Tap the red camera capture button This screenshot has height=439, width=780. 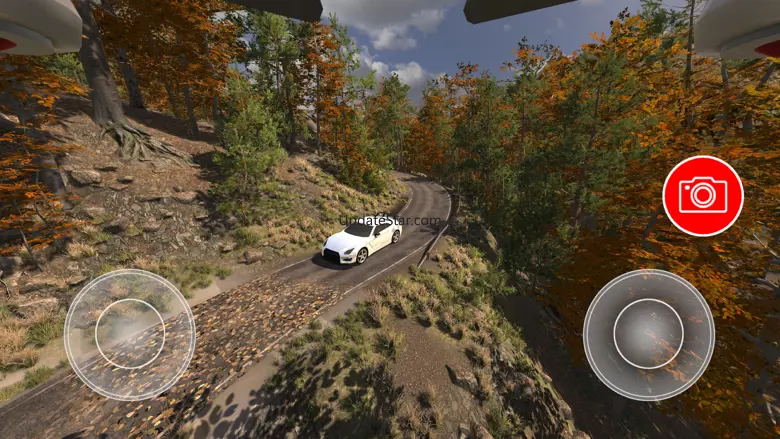703,196
